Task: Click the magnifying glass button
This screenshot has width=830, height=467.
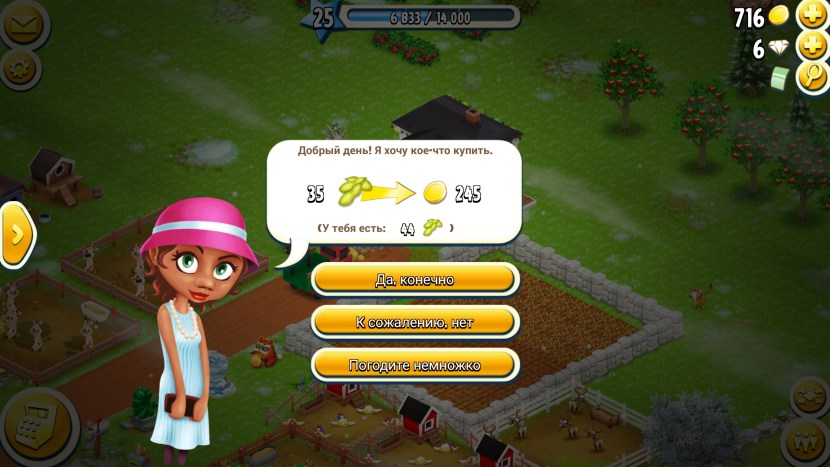Action: pyautogui.click(x=810, y=78)
